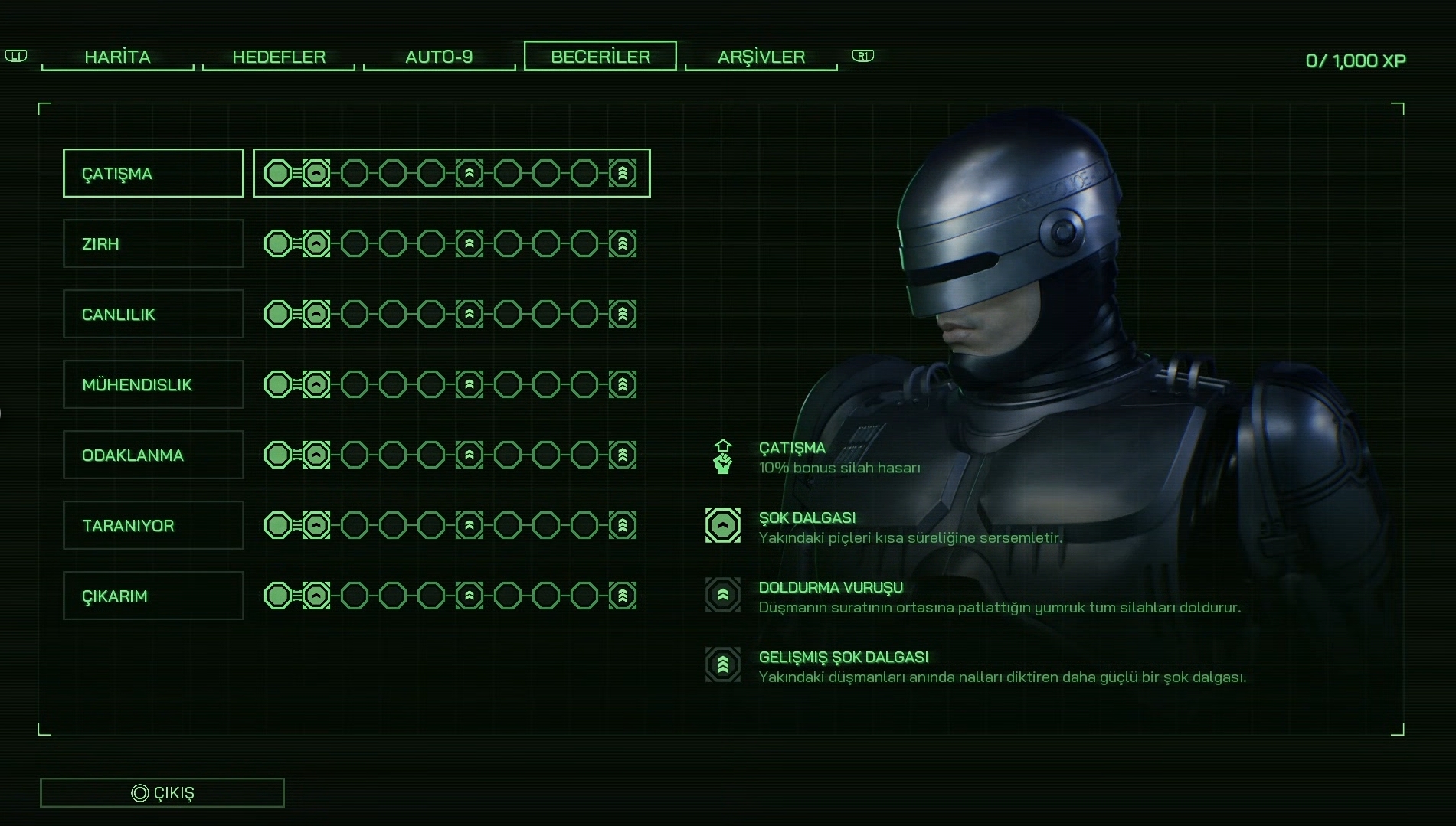Choose the ODAKLANMA skill category
Image resolution: width=1456 pixels, height=826 pixels.
tap(153, 455)
